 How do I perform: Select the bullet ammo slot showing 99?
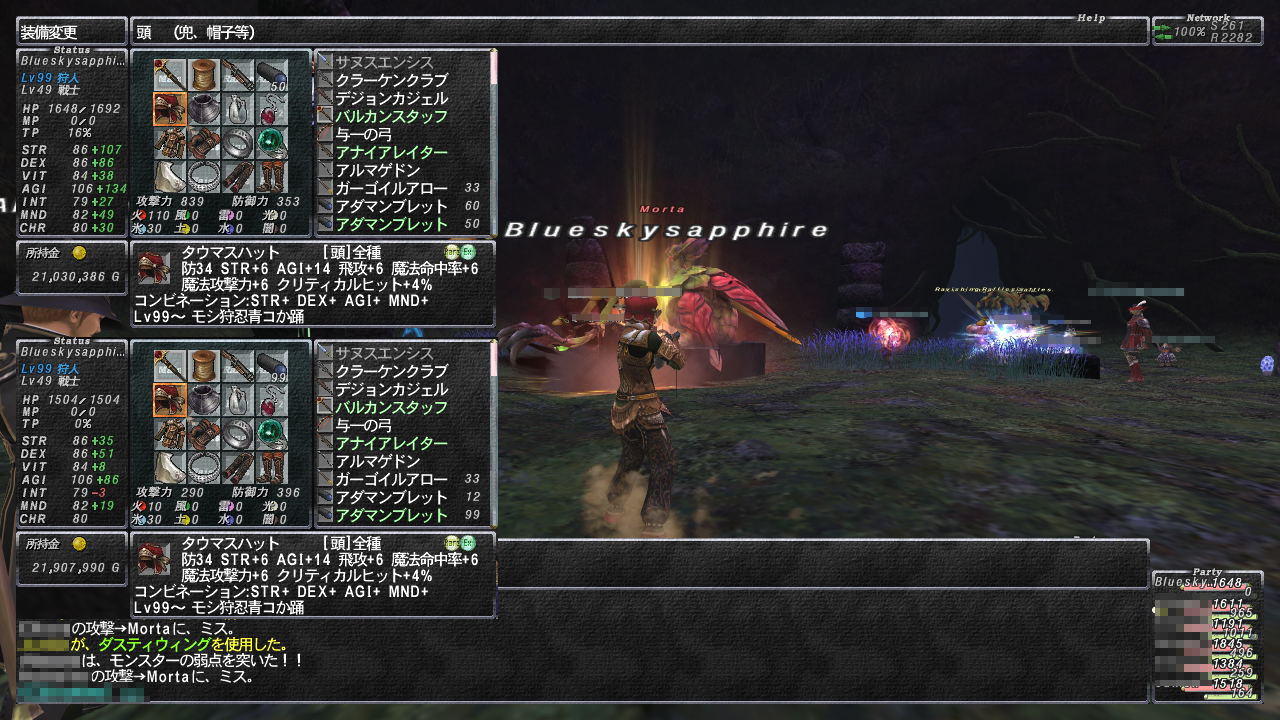pos(271,365)
